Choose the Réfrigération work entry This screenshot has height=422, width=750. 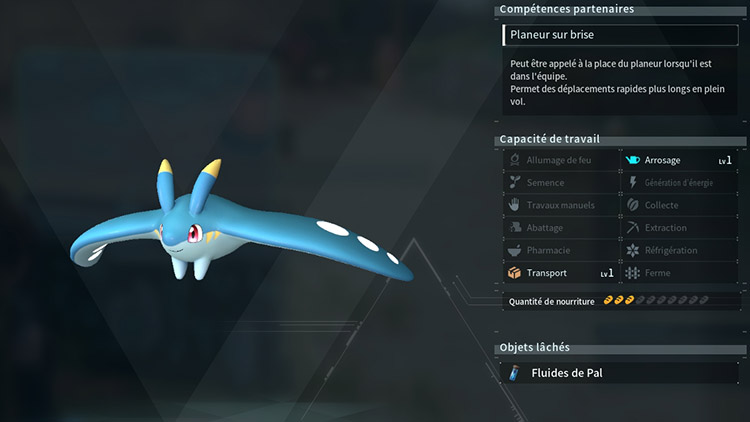pyautogui.click(x=678, y=250)
